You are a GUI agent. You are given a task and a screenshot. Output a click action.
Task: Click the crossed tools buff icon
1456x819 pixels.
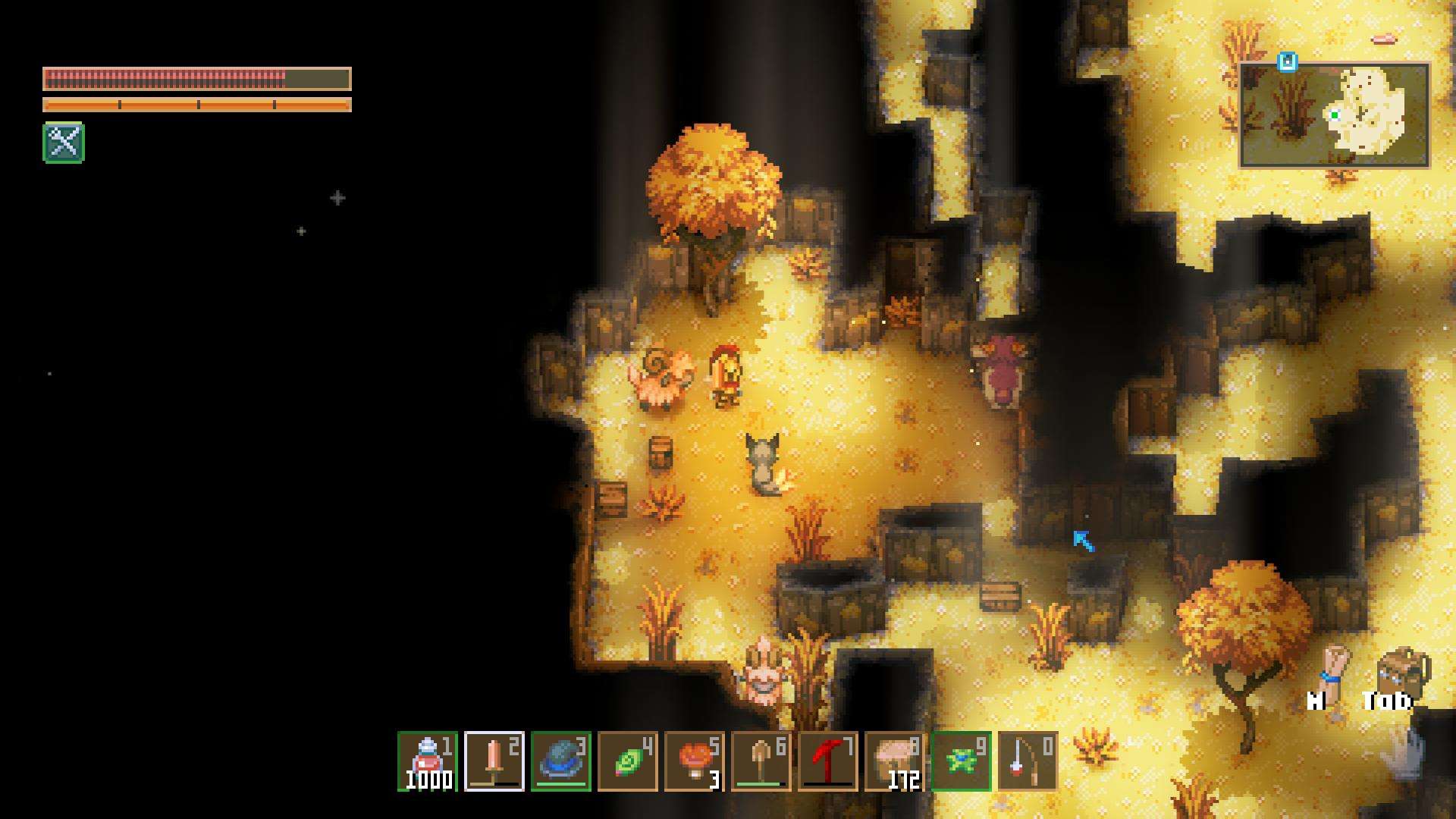(x=64, y=143)
